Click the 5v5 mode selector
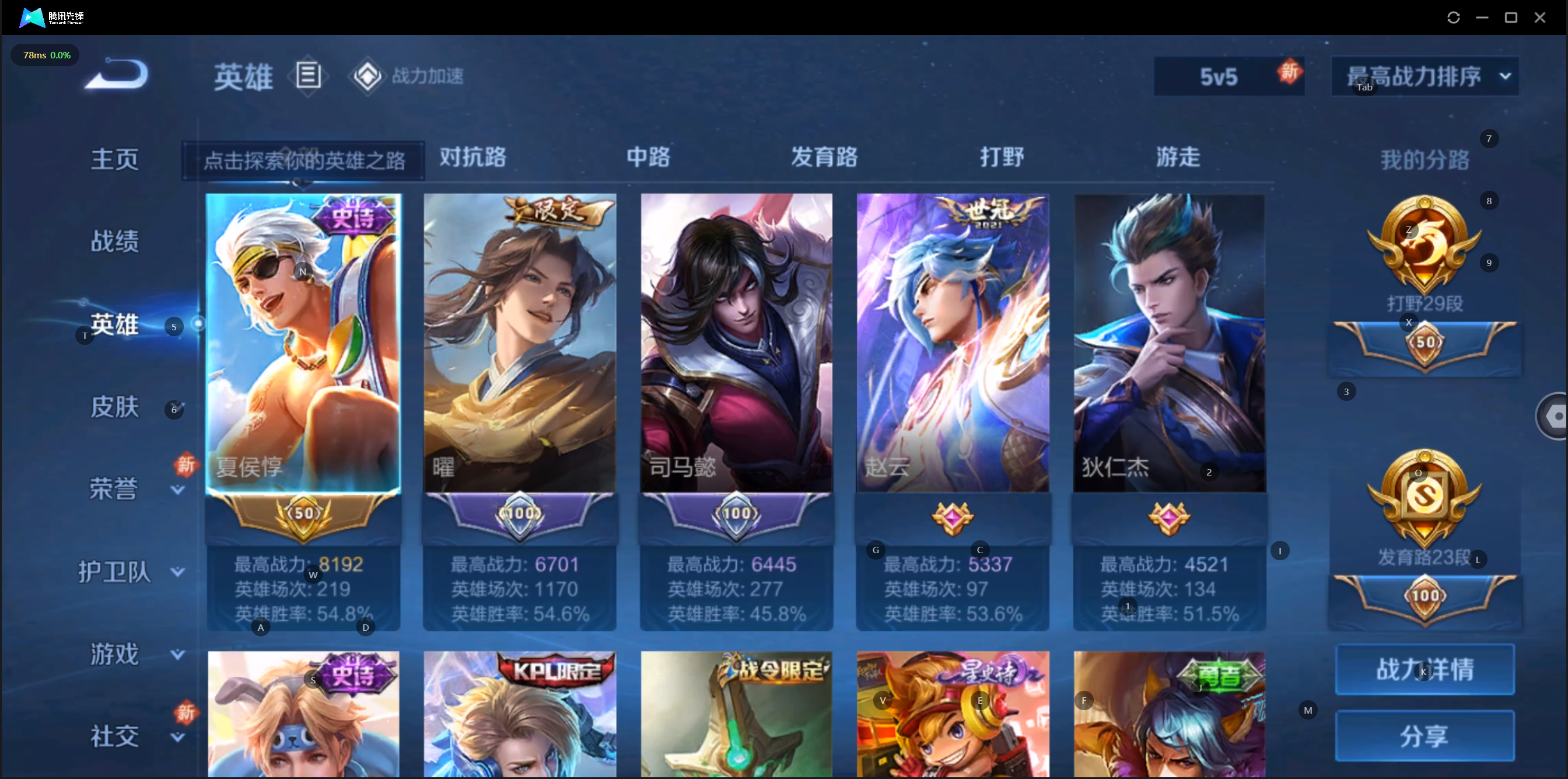This screenshot has width=1568, height=779. (1220, 77)
